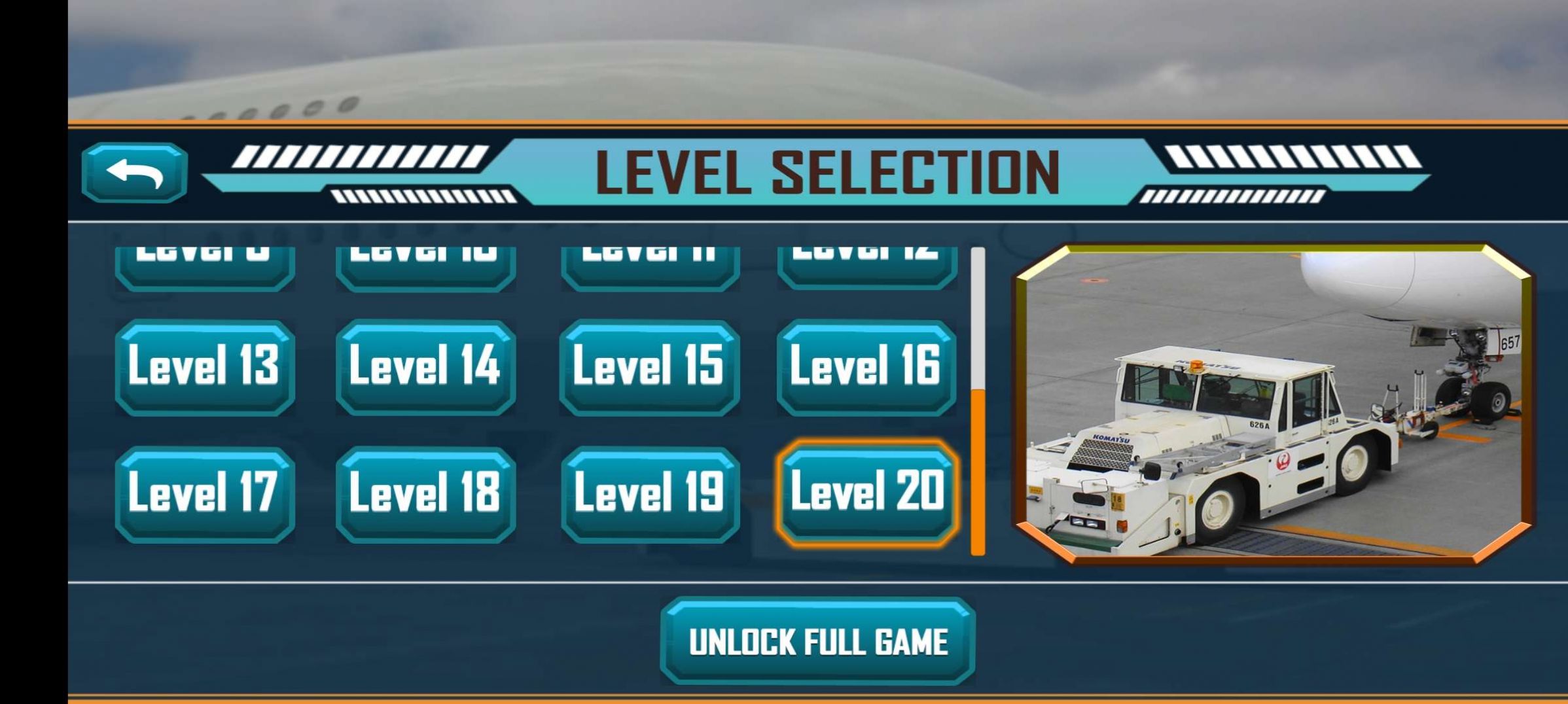This screenshot has width=1568, height=704.
Task: Select partially visible Level 10
Action: tap(426, 258)
